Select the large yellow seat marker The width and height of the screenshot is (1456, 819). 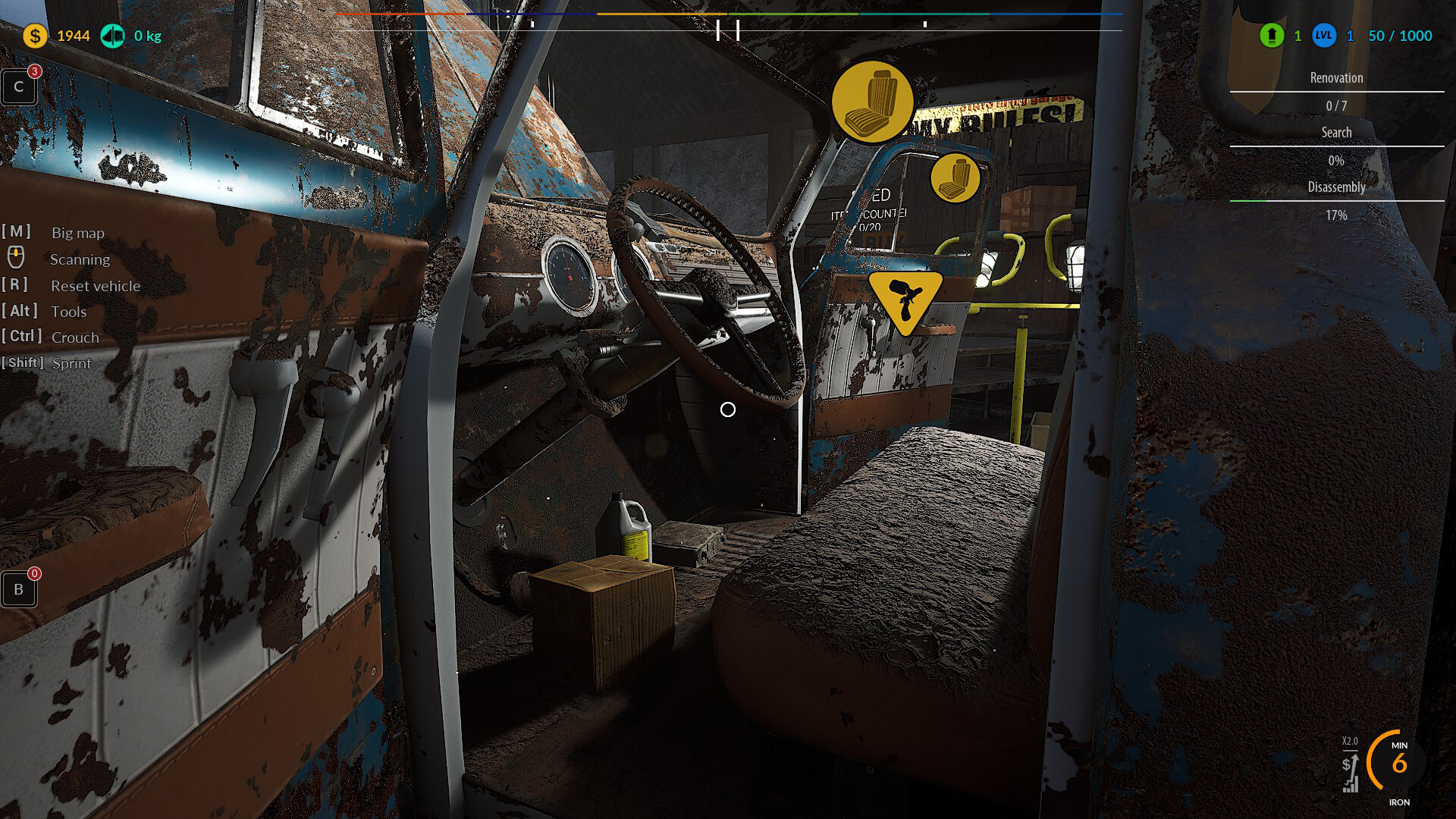pos(872,102)
